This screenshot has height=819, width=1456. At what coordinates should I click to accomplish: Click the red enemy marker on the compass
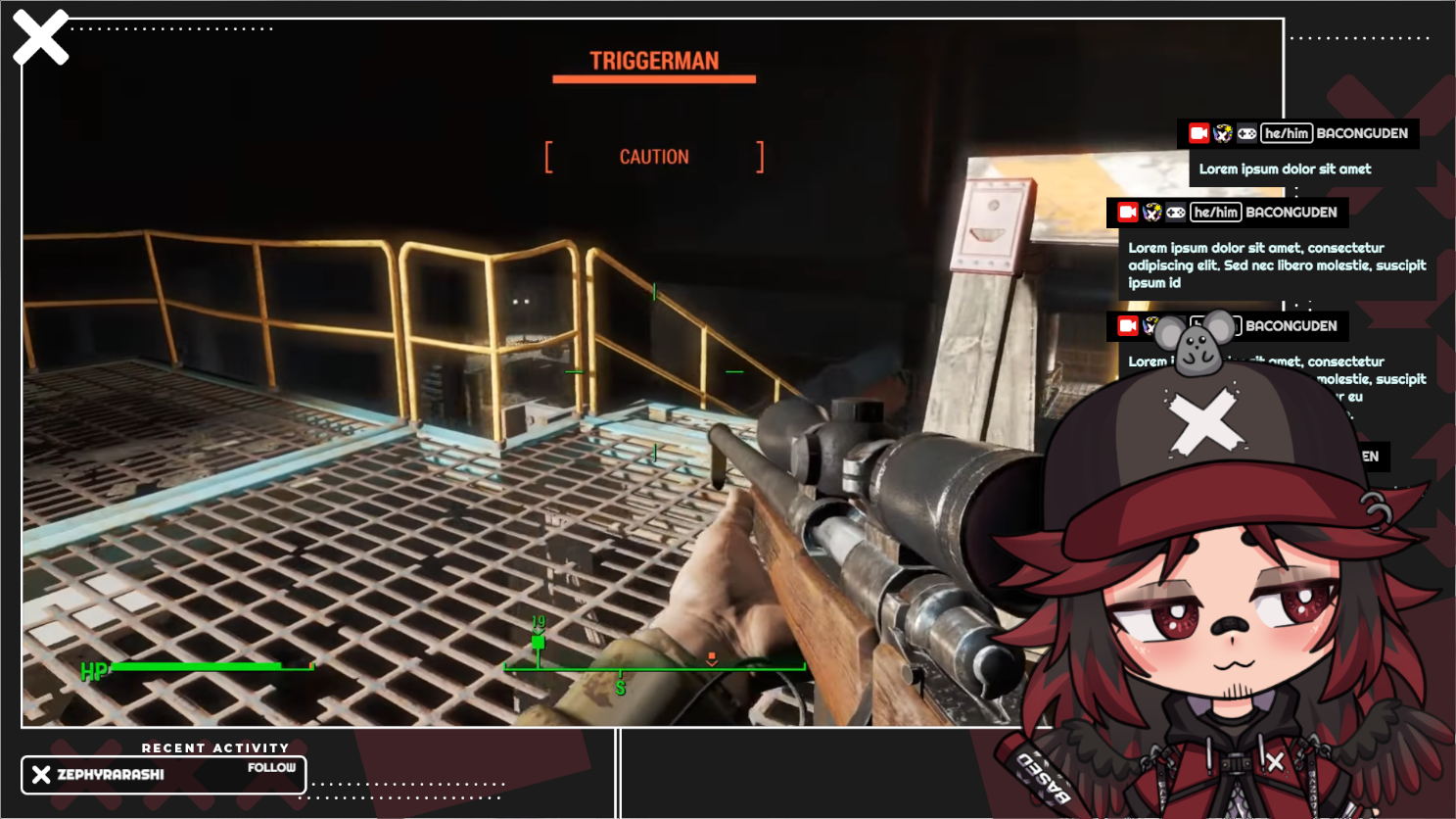click(712, 658)
